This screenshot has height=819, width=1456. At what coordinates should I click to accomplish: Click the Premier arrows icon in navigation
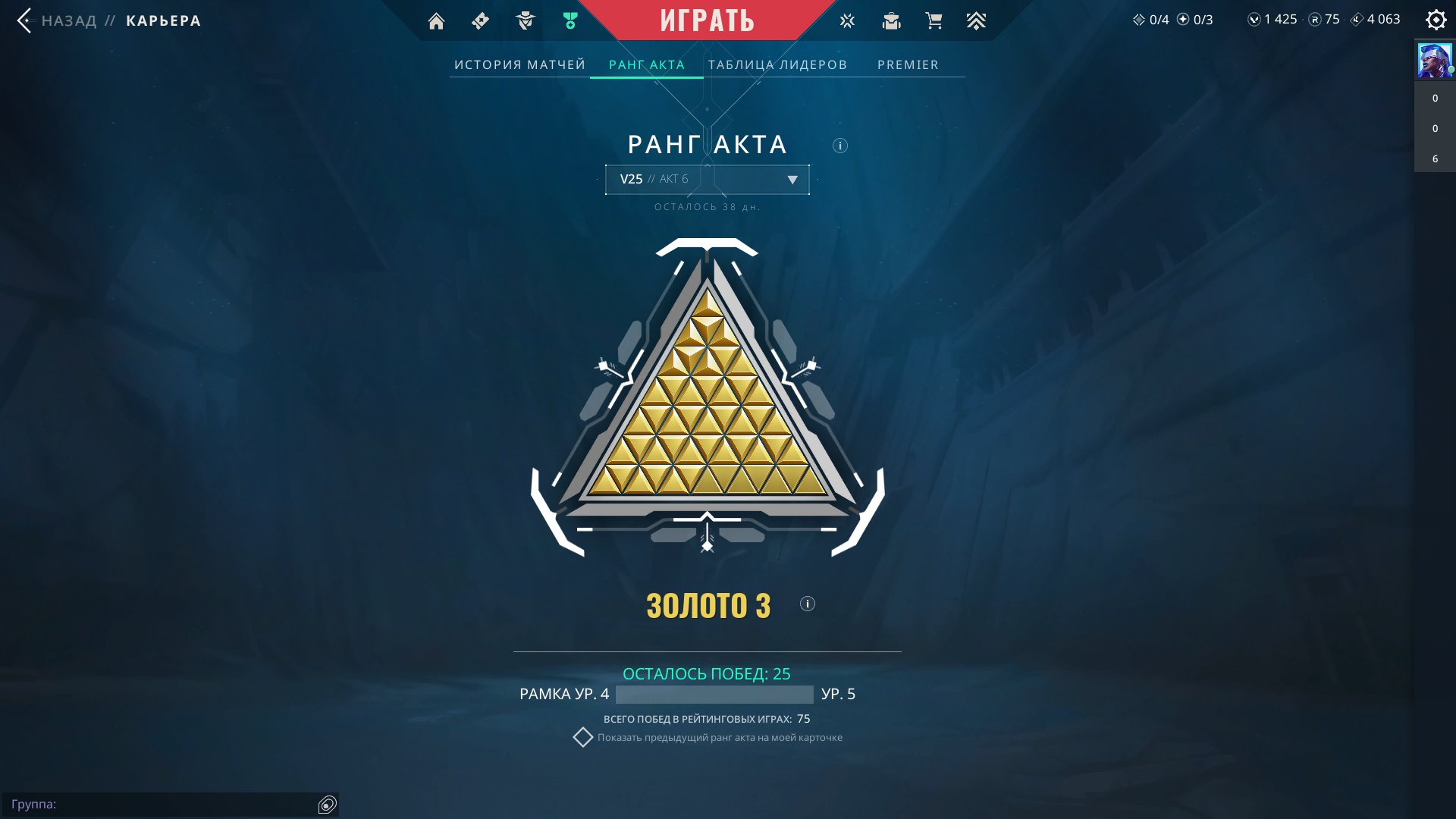[977, 20]
